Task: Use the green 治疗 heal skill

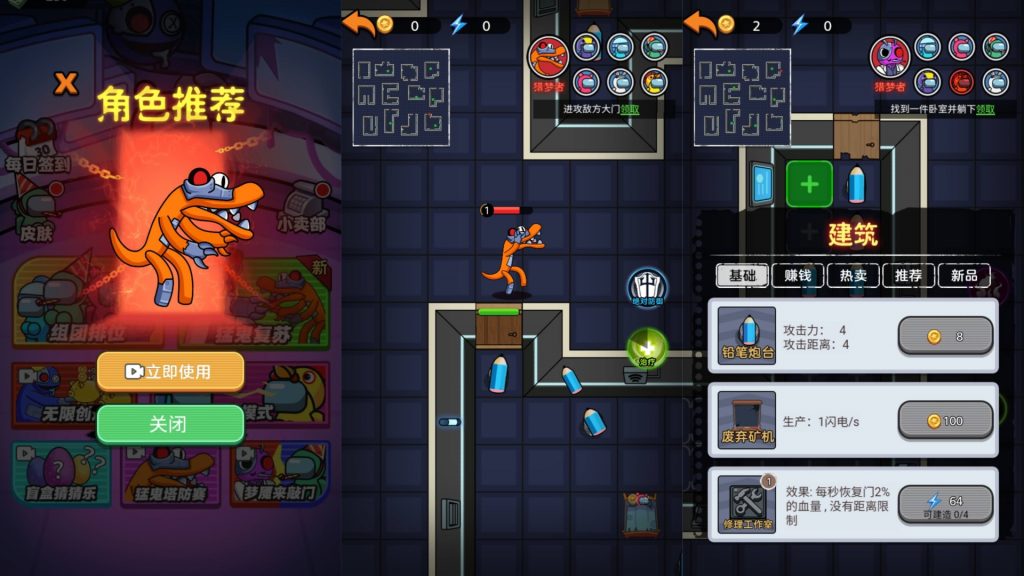Action: pos(646,349)
